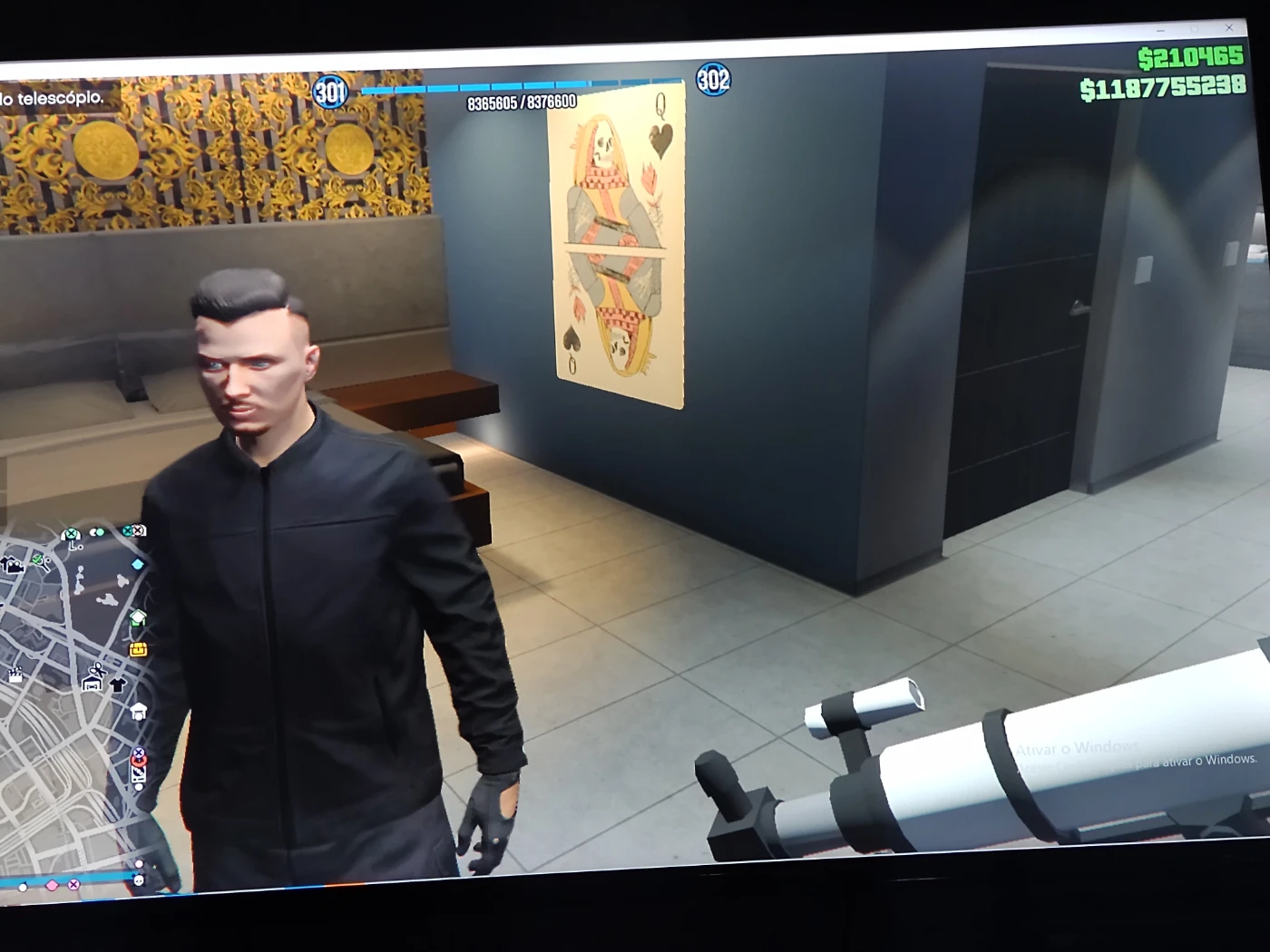
Task: Click the blue diamond blip on the minimap
Action: pos(137,564)
